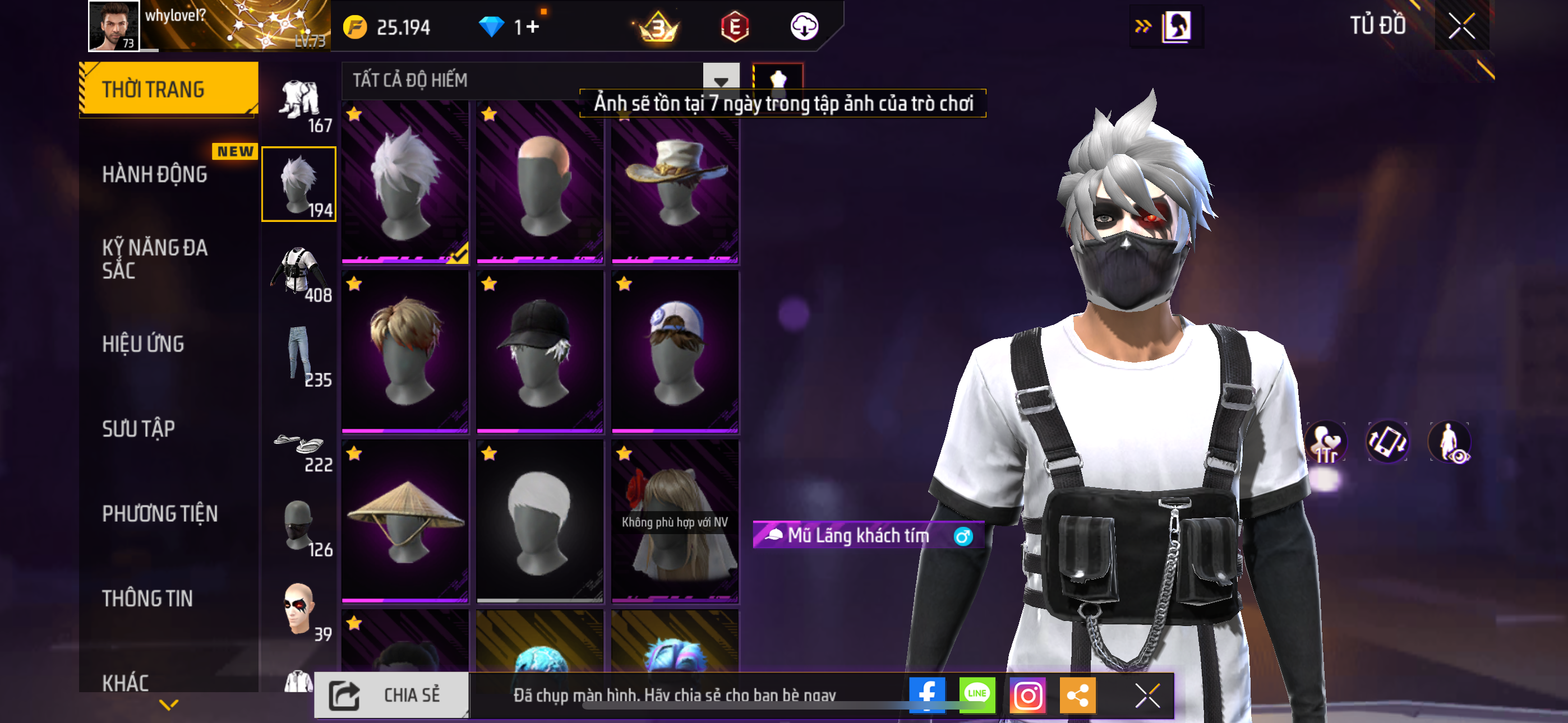Close the wardrobe screen
This screenshot has height=723, width=1568.
(1461, 26)
